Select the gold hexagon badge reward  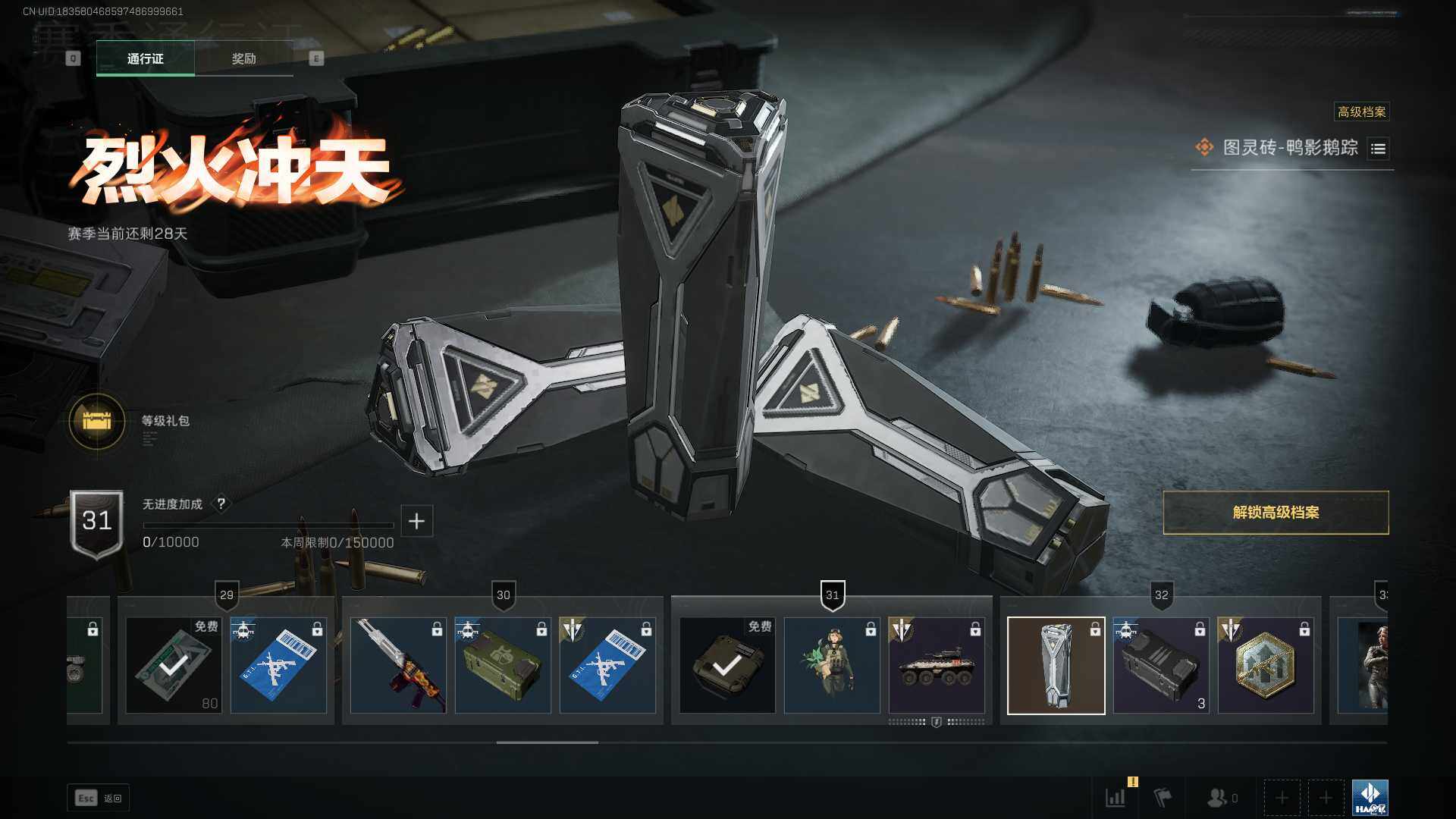click(1266, 665)
